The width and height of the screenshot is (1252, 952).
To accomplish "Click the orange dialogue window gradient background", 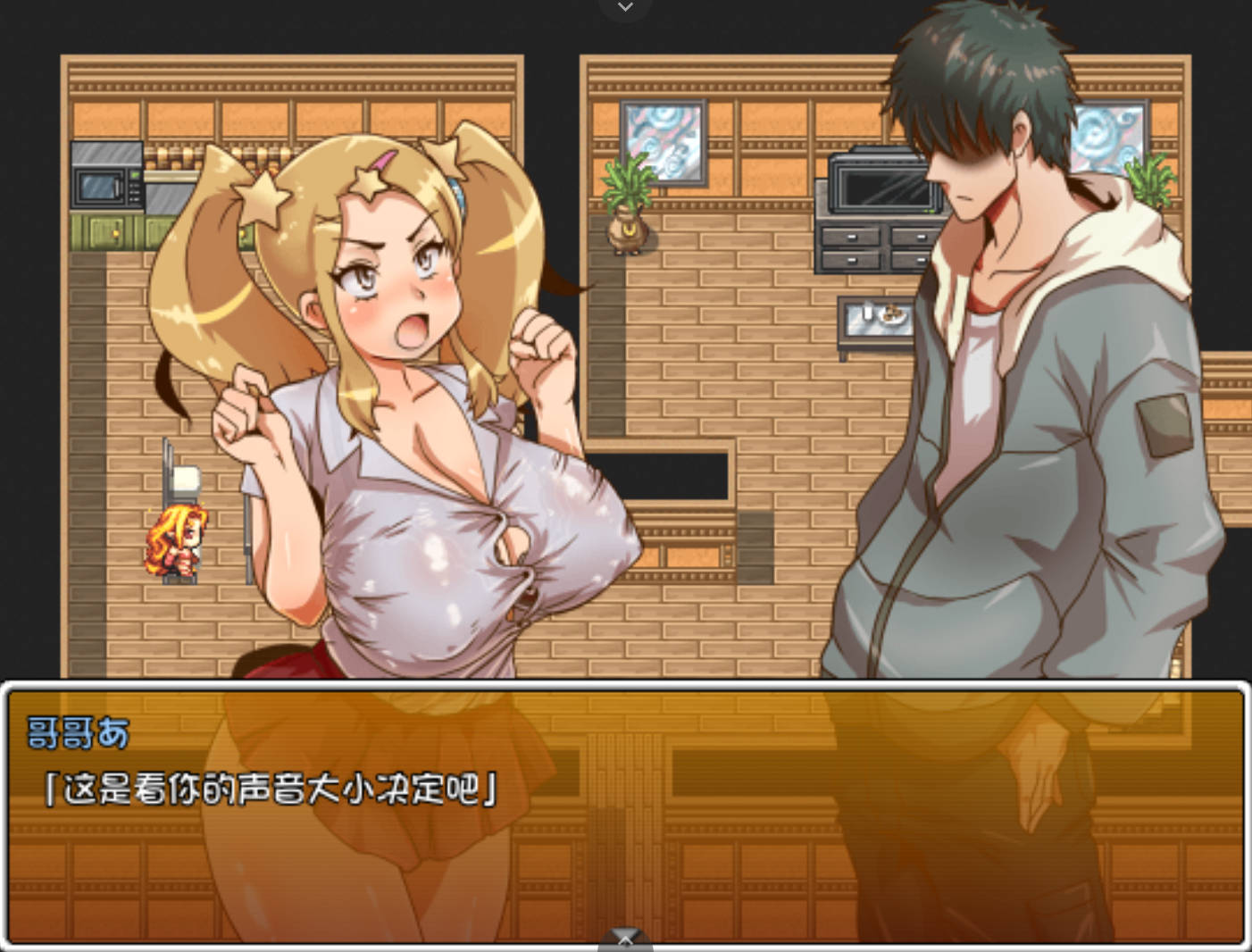I will point(759,857).
